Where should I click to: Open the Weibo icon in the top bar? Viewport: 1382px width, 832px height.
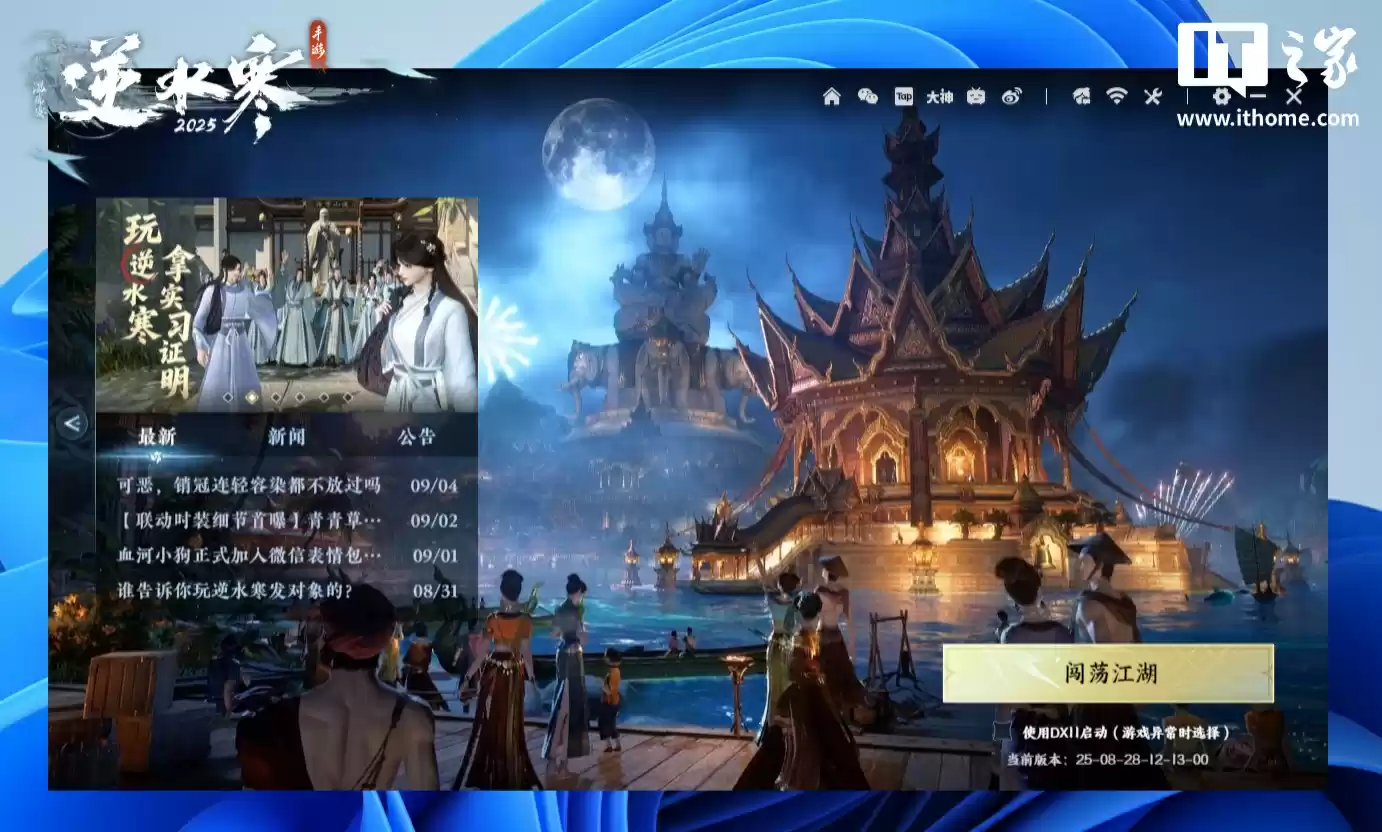coord(1012,97)
